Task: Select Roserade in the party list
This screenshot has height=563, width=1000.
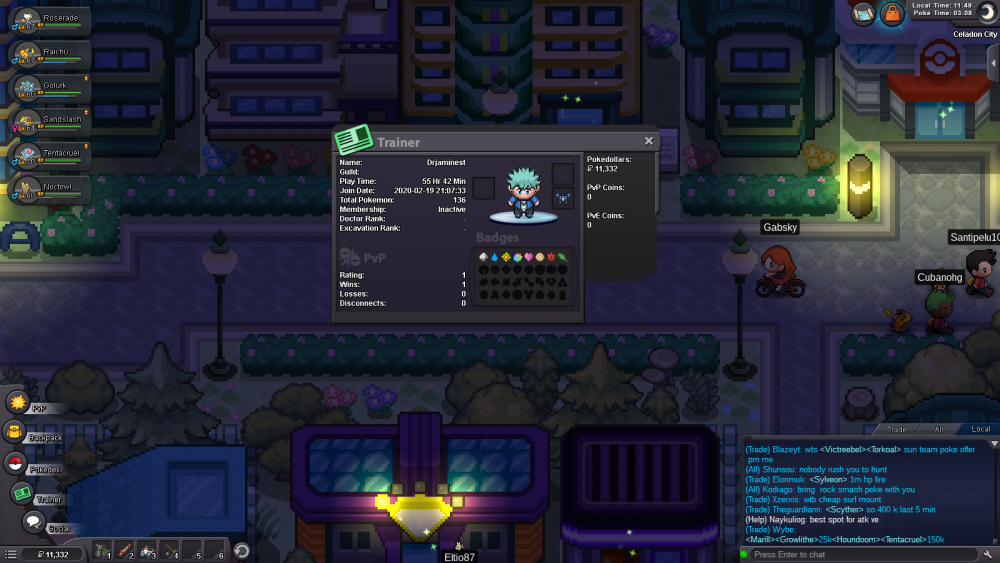Action: point(50,20)
